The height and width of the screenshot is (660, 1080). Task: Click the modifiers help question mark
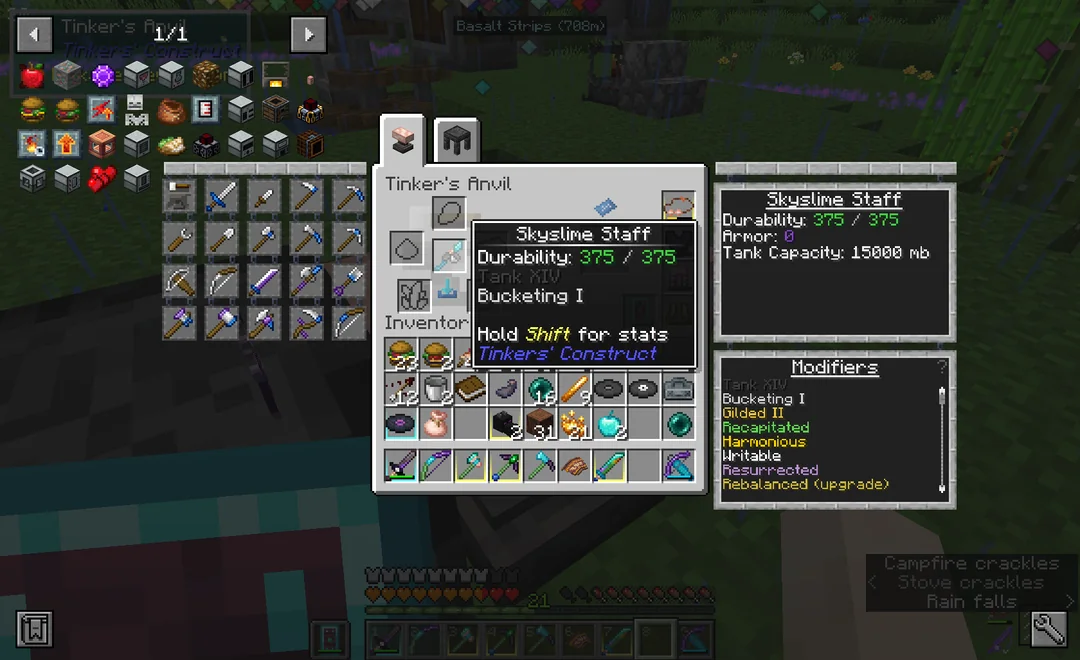point(941,367)
